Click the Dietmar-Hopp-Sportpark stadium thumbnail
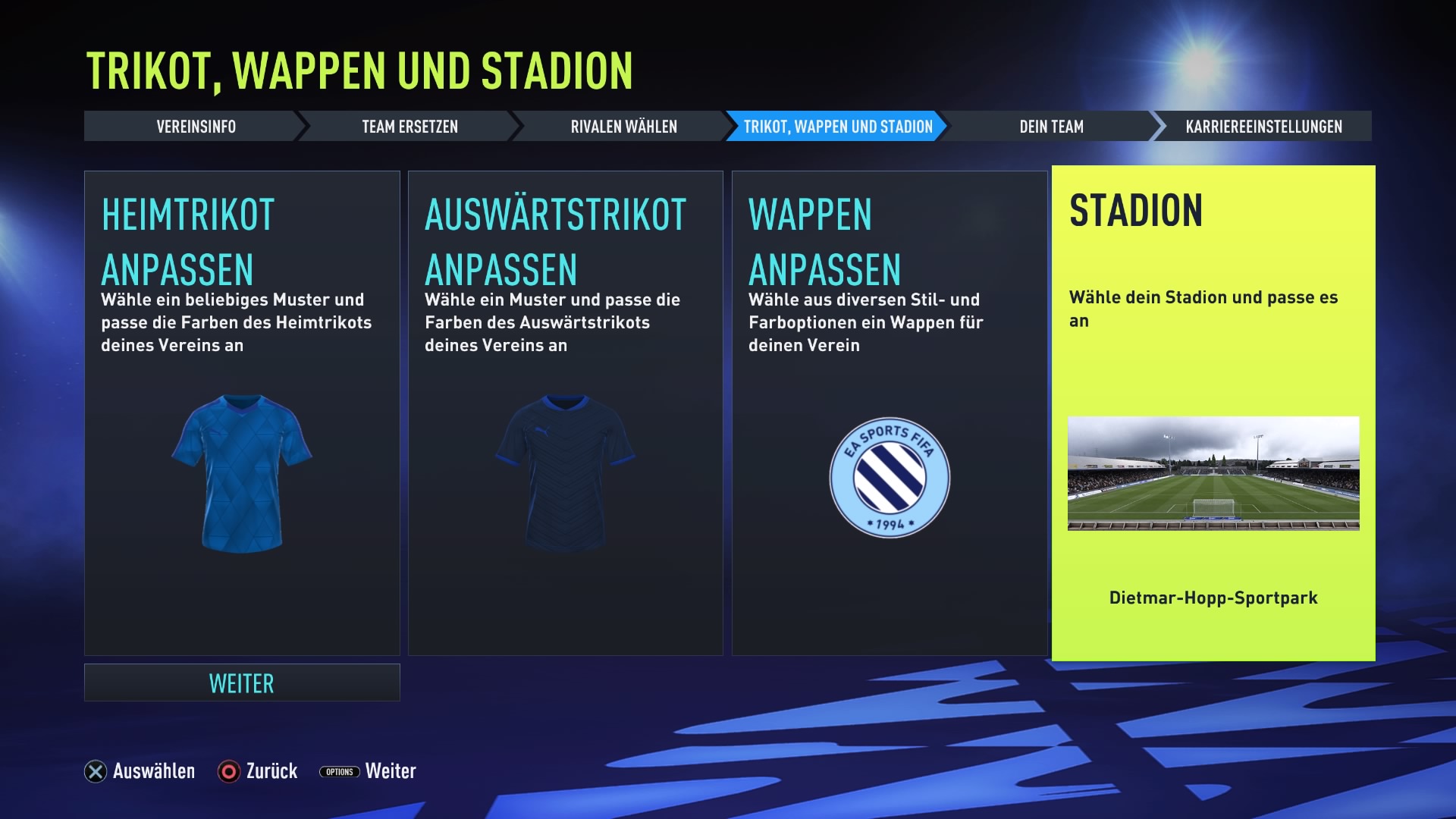 click(1213, 473)
